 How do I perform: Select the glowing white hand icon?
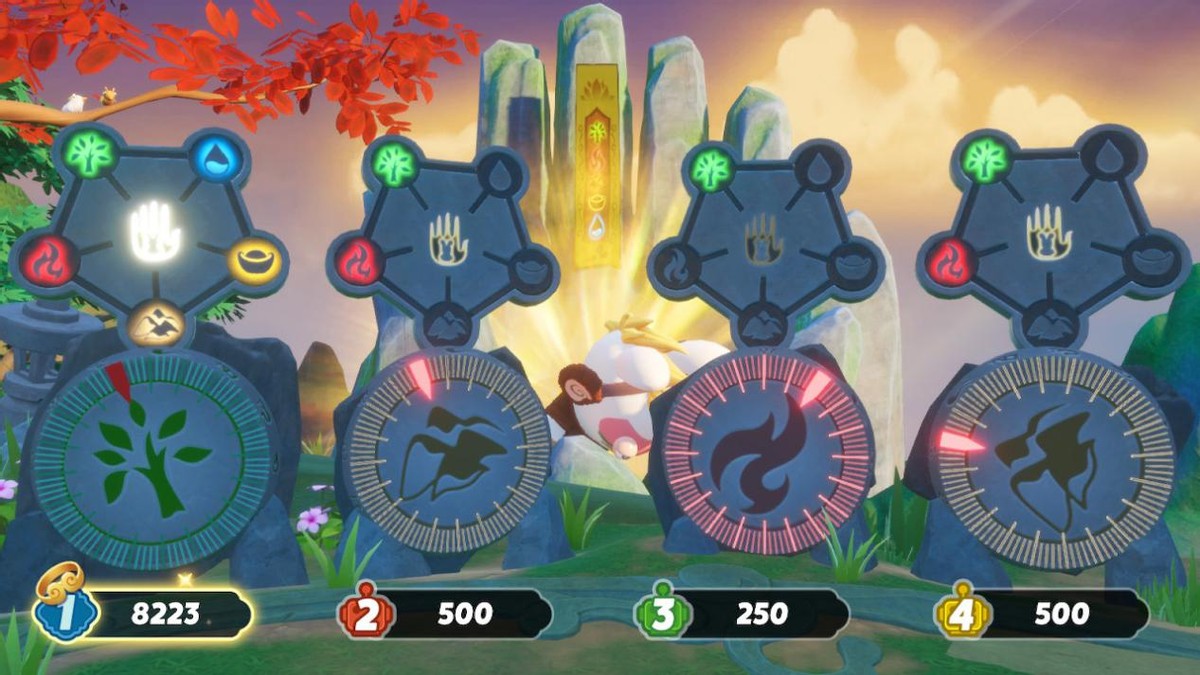coord(153,233)
